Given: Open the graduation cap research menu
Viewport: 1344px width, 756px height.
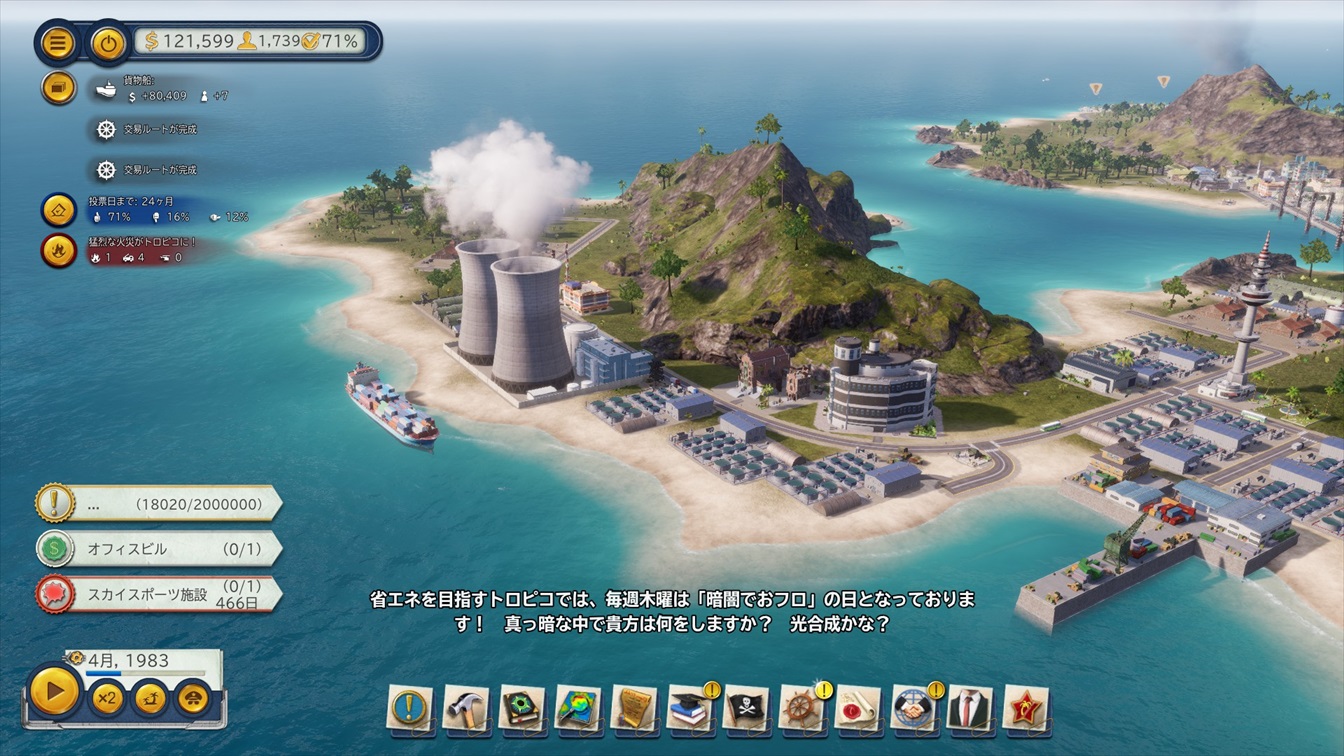Looking at the screenshot, I should tap(689, 708).
